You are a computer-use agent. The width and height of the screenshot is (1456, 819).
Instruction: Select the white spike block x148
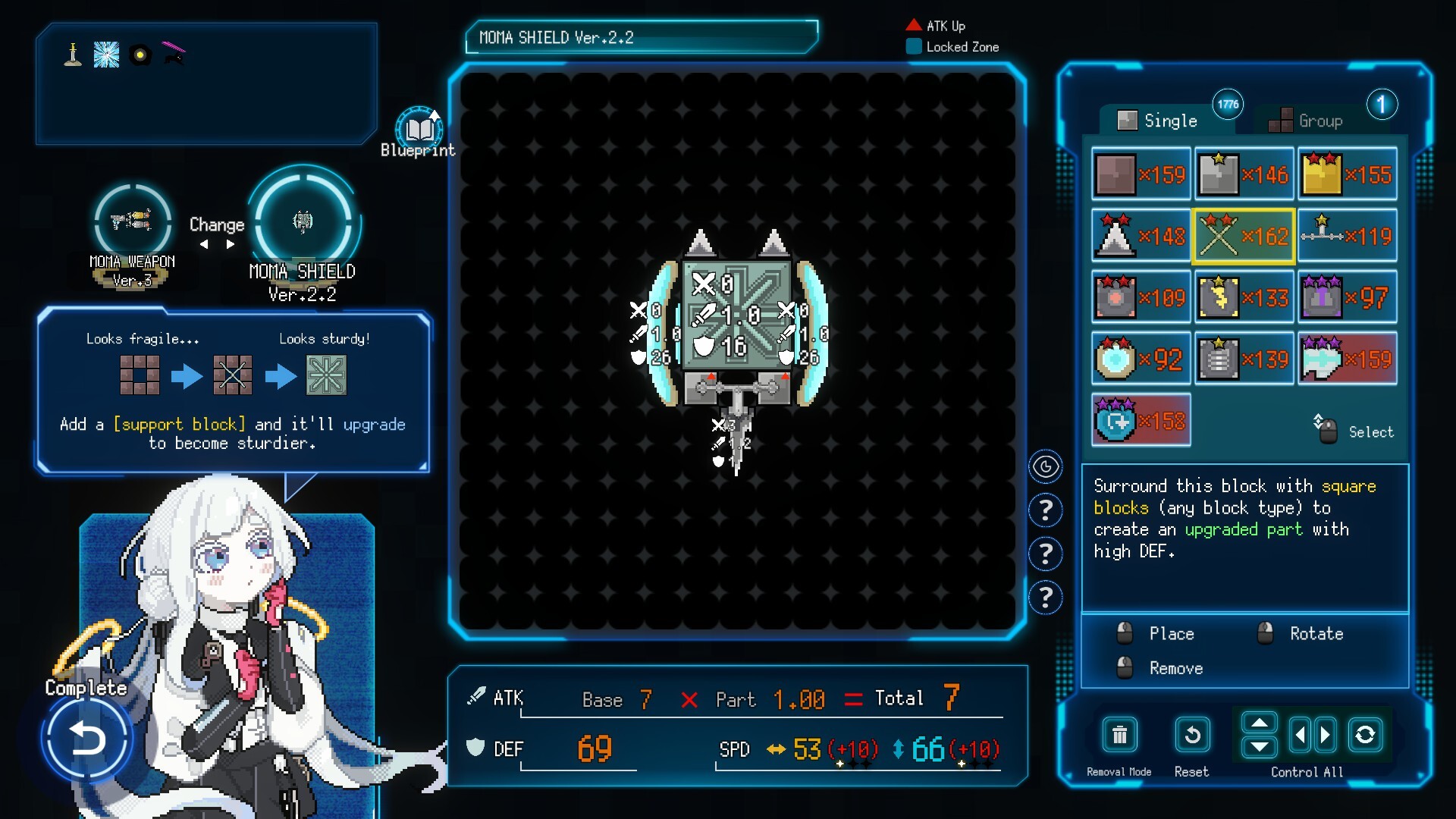pyautogui.click(x=1141, y=237)
